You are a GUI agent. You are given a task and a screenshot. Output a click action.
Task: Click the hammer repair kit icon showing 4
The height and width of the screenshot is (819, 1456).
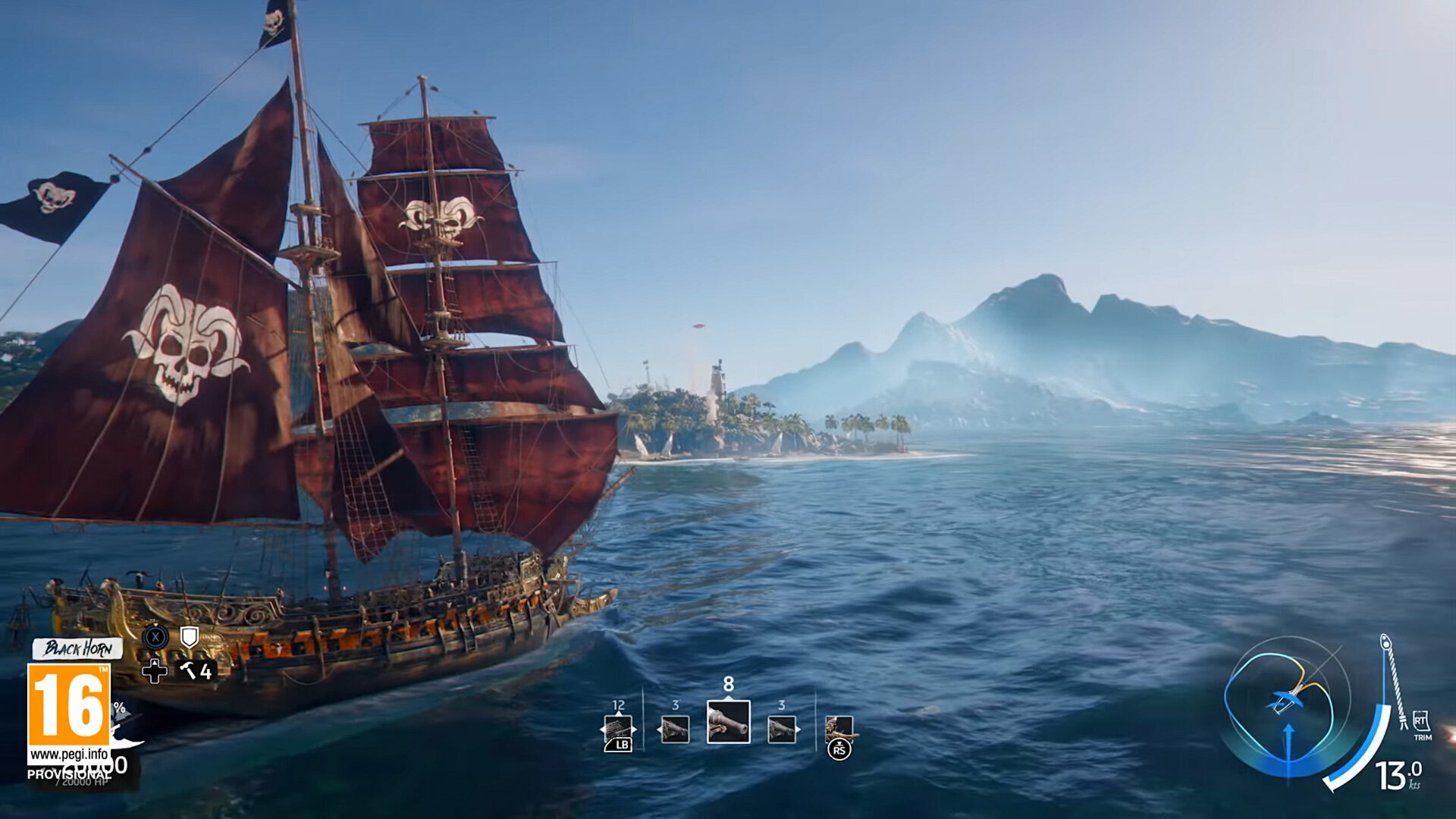tap(193, 671)
